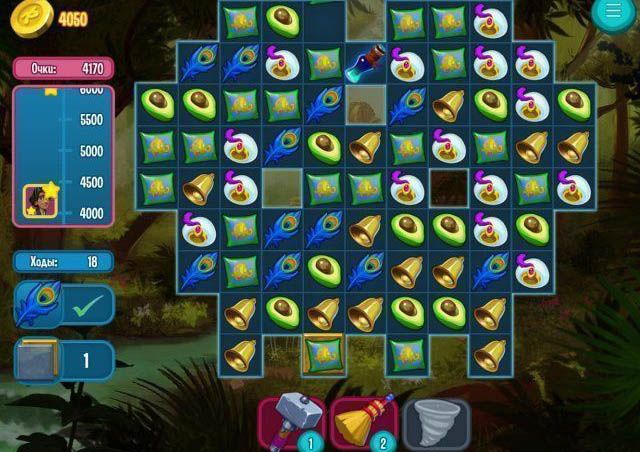
Task: Click the gold coin currency icon
Action: pyautogui.click(x=33, y=19)
